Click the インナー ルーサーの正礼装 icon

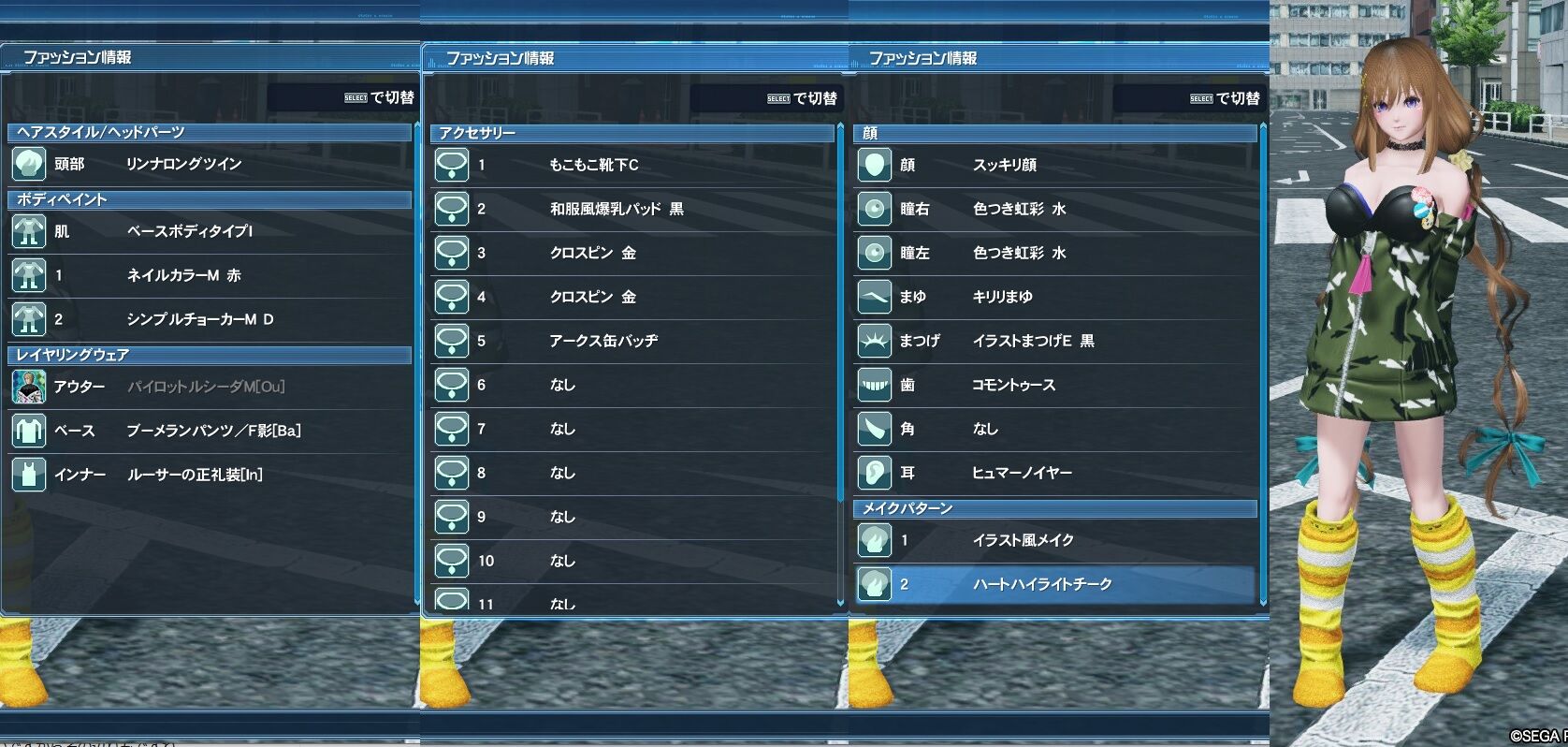(x=29, y=475)
